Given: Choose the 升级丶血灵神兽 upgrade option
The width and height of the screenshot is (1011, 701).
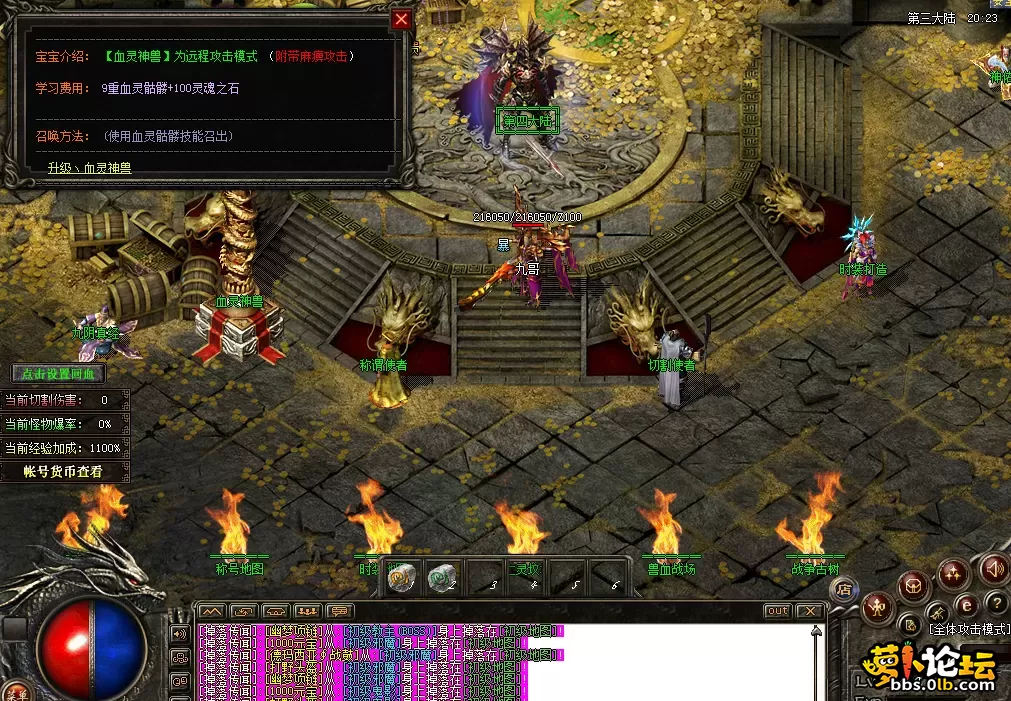Looking at the screenshot, I should pyautogui.click(x=90, y=168).
